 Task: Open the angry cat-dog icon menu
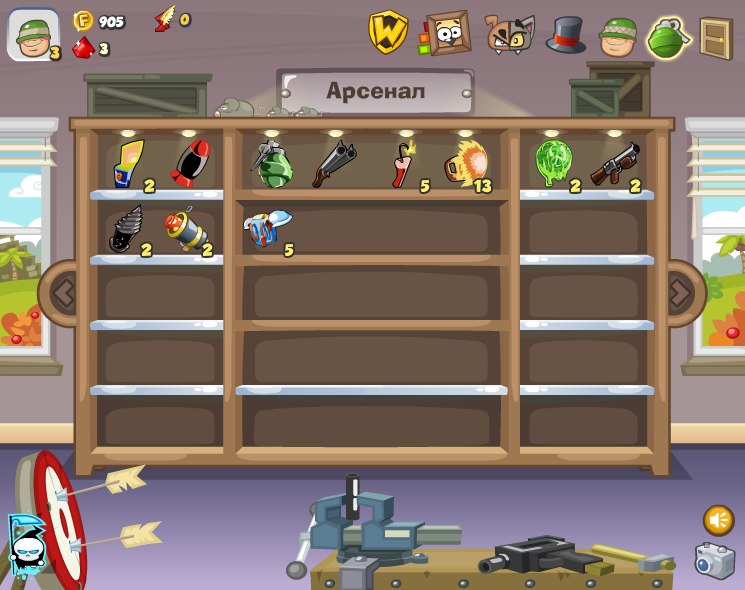tap(509, 34)
